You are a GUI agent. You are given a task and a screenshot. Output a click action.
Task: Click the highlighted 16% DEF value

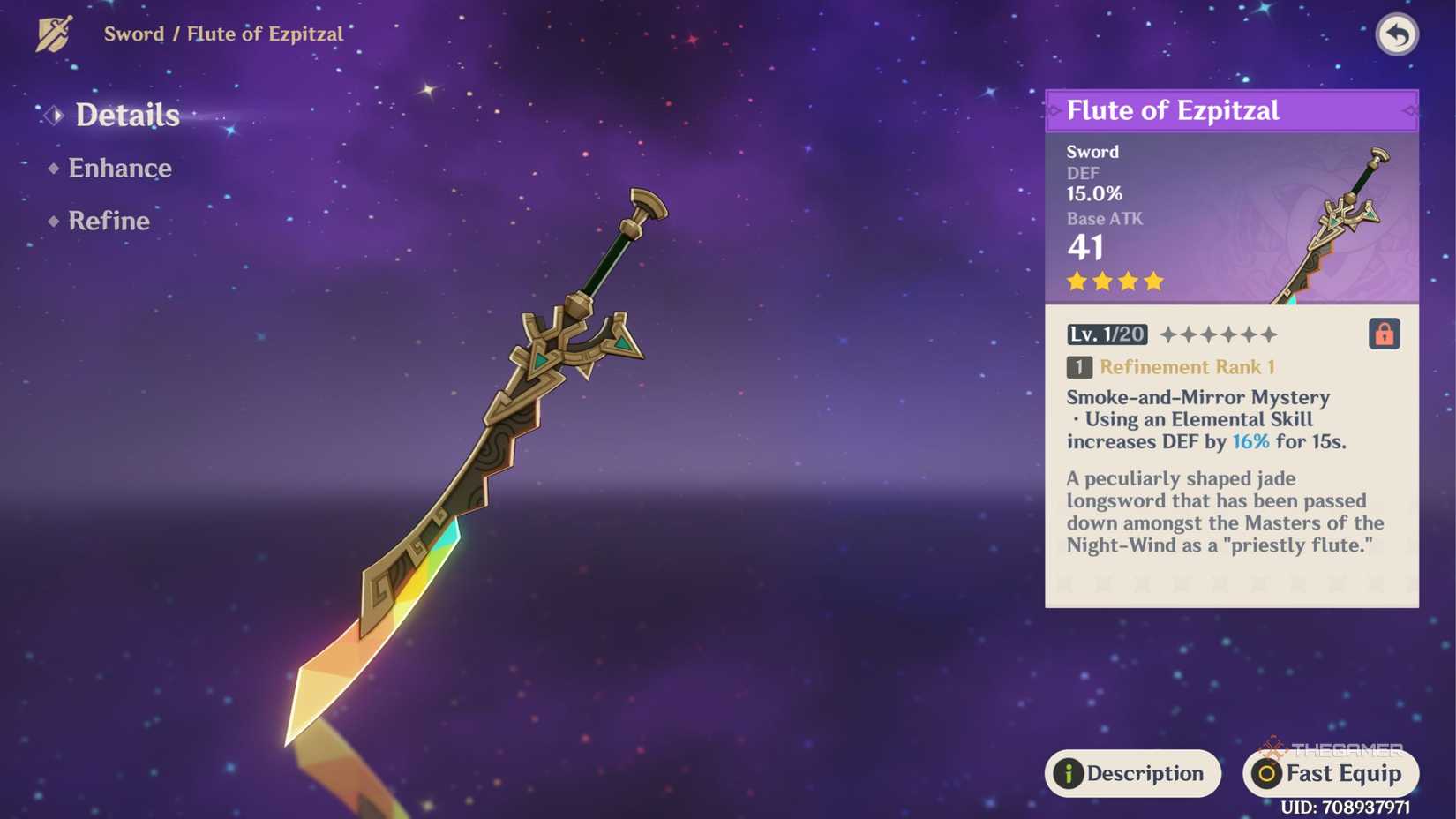pos(1250,442)
